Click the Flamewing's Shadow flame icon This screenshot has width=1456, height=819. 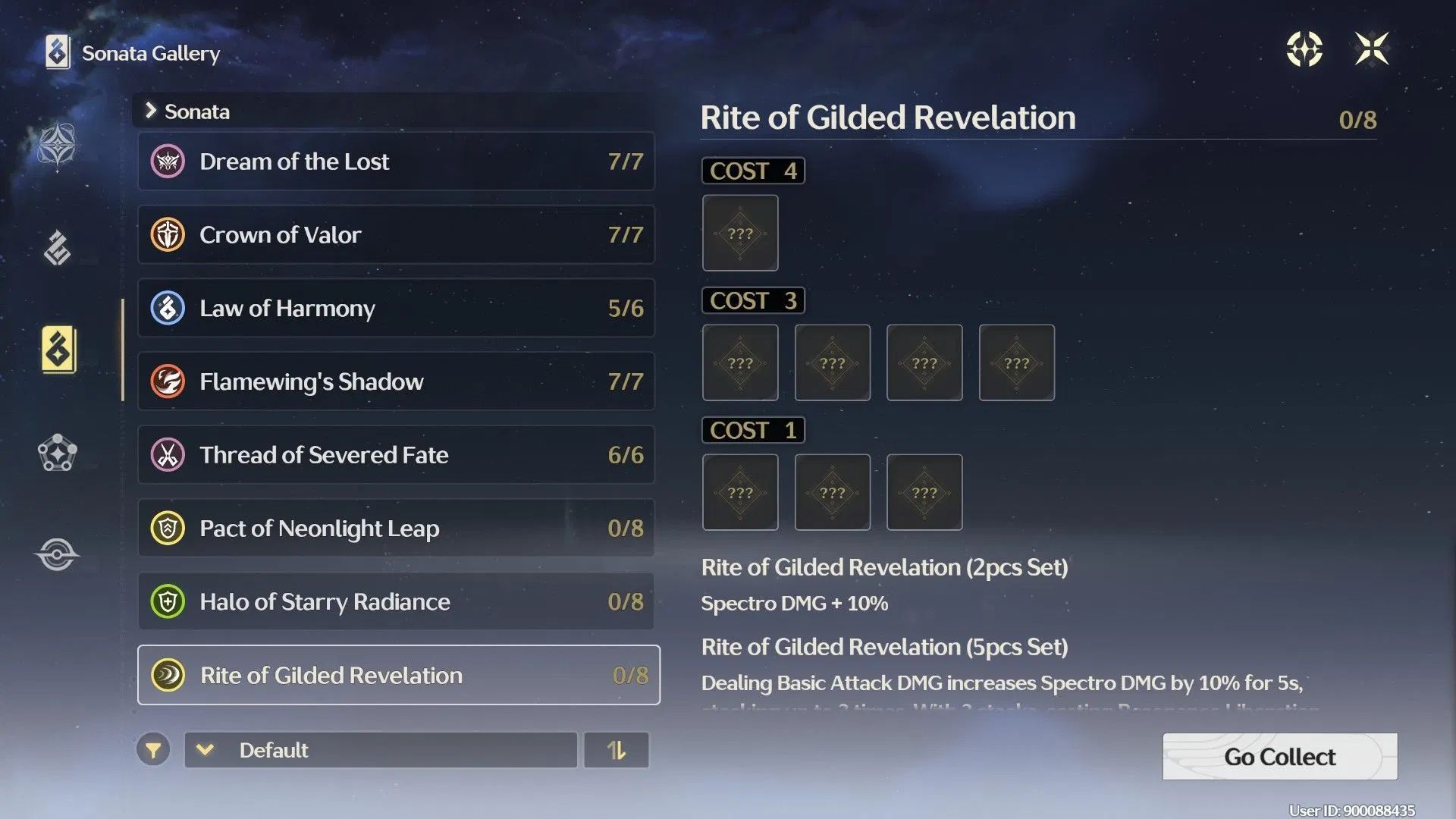(x=168, y=381)
